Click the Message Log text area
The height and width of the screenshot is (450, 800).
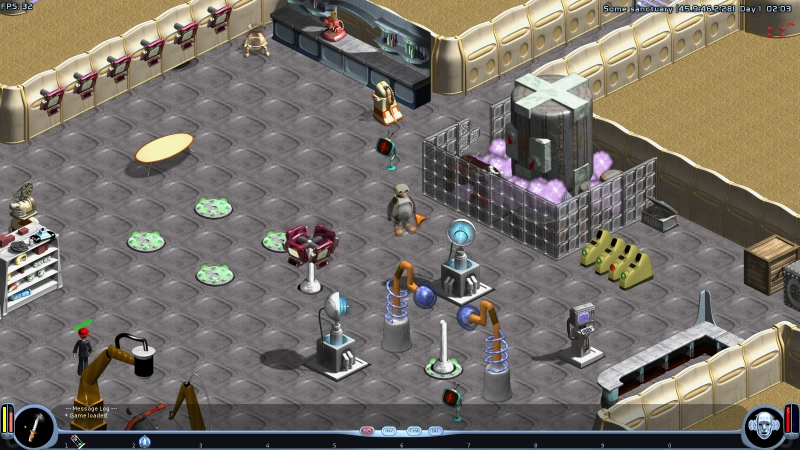(90, 411)
